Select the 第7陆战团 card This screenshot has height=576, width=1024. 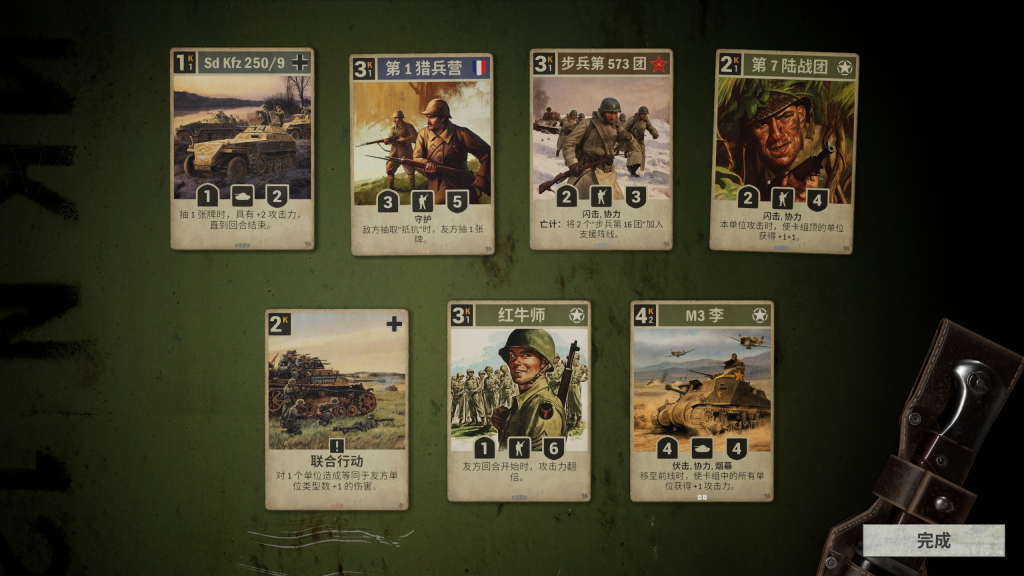pos(786,150)
